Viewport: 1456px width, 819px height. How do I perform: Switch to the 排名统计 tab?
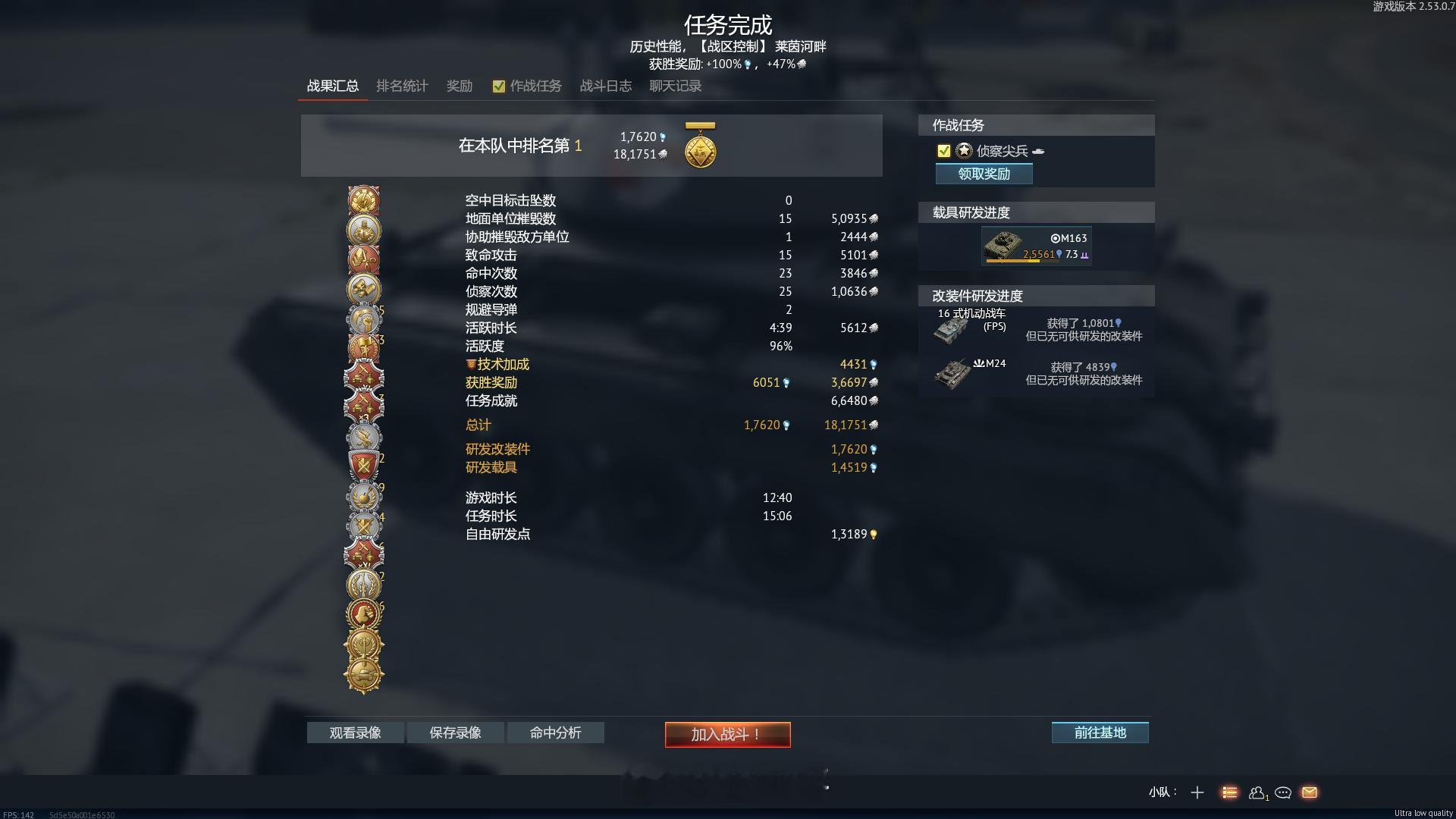coord(403,86)
